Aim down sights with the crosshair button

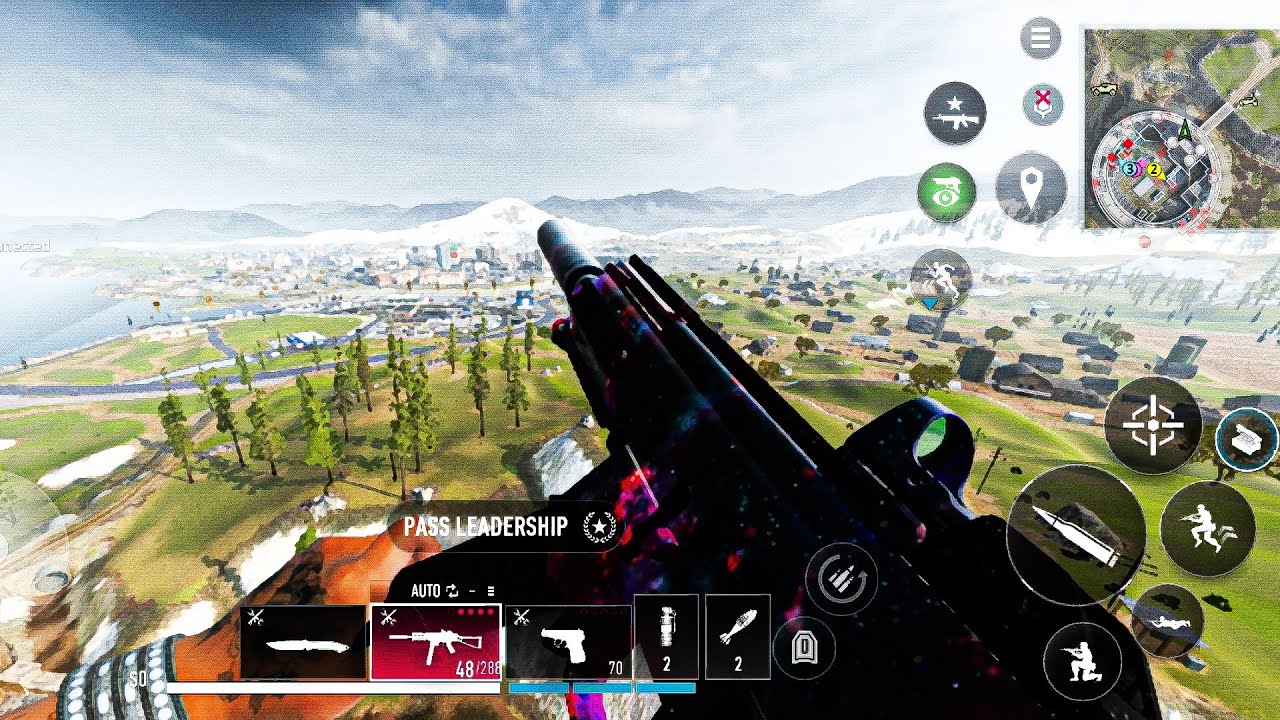[x=1152, y=425]
